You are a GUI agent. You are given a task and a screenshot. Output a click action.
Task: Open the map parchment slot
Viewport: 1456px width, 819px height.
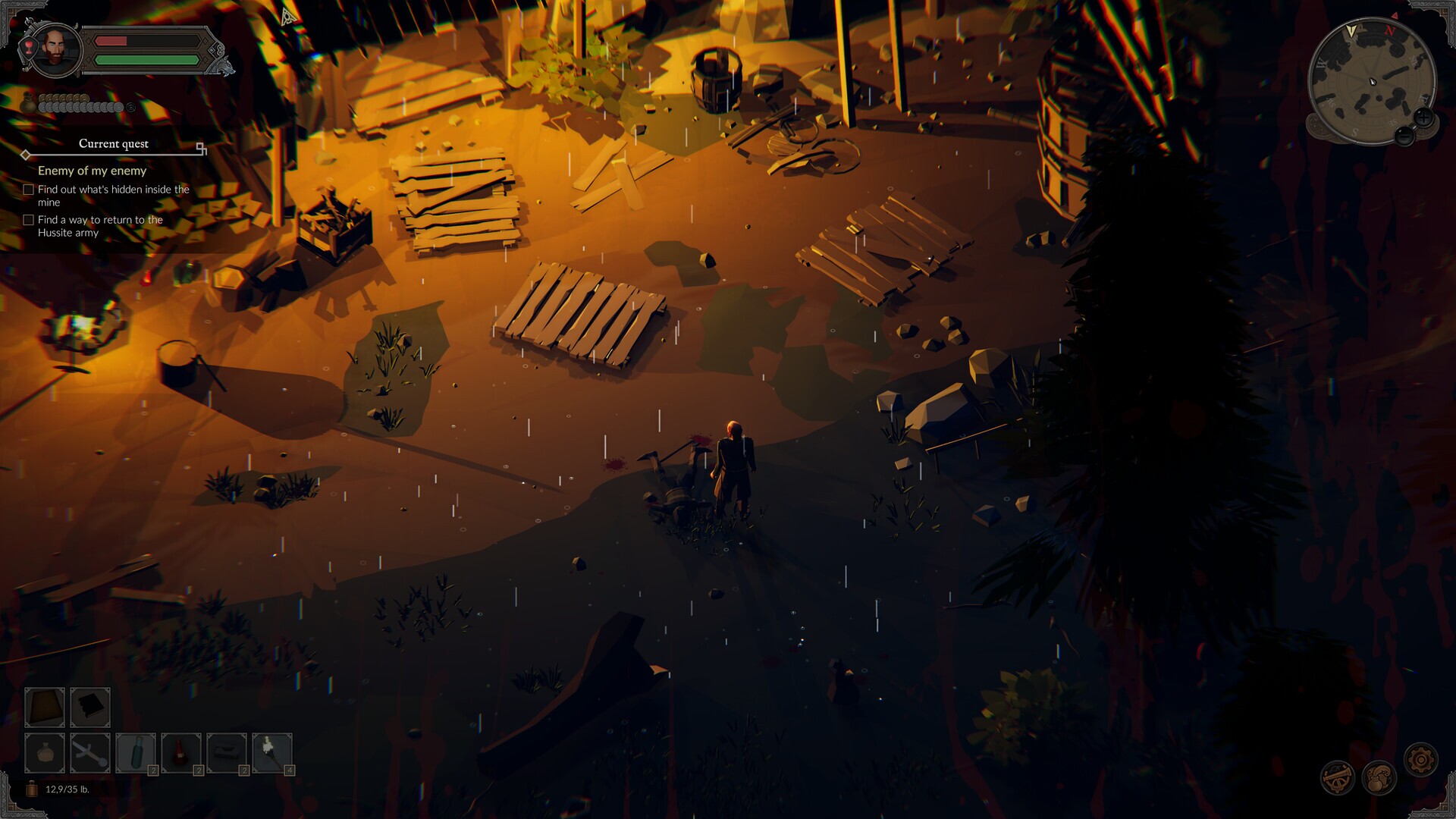tap(45, 706)
